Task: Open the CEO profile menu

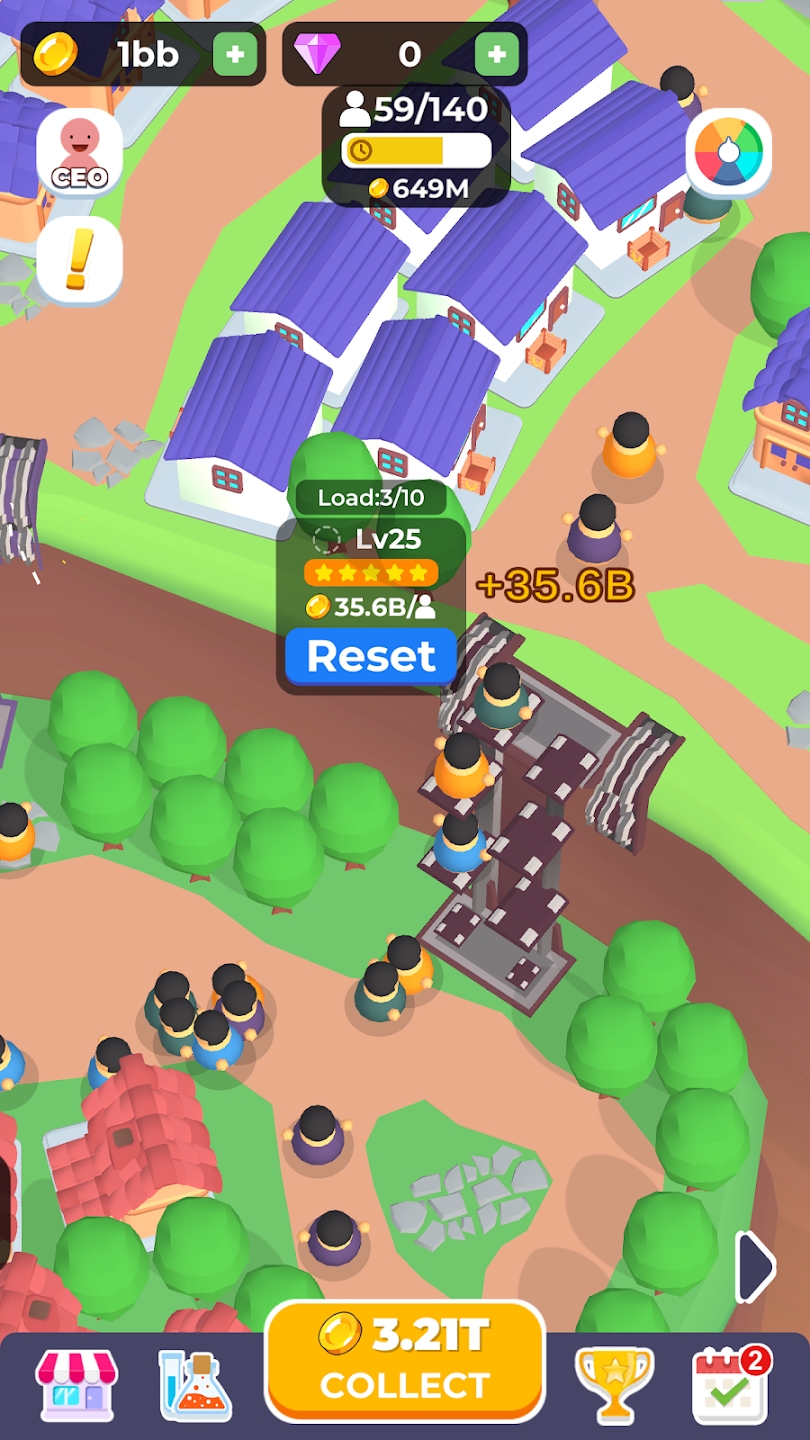Action: pos(79,153)
